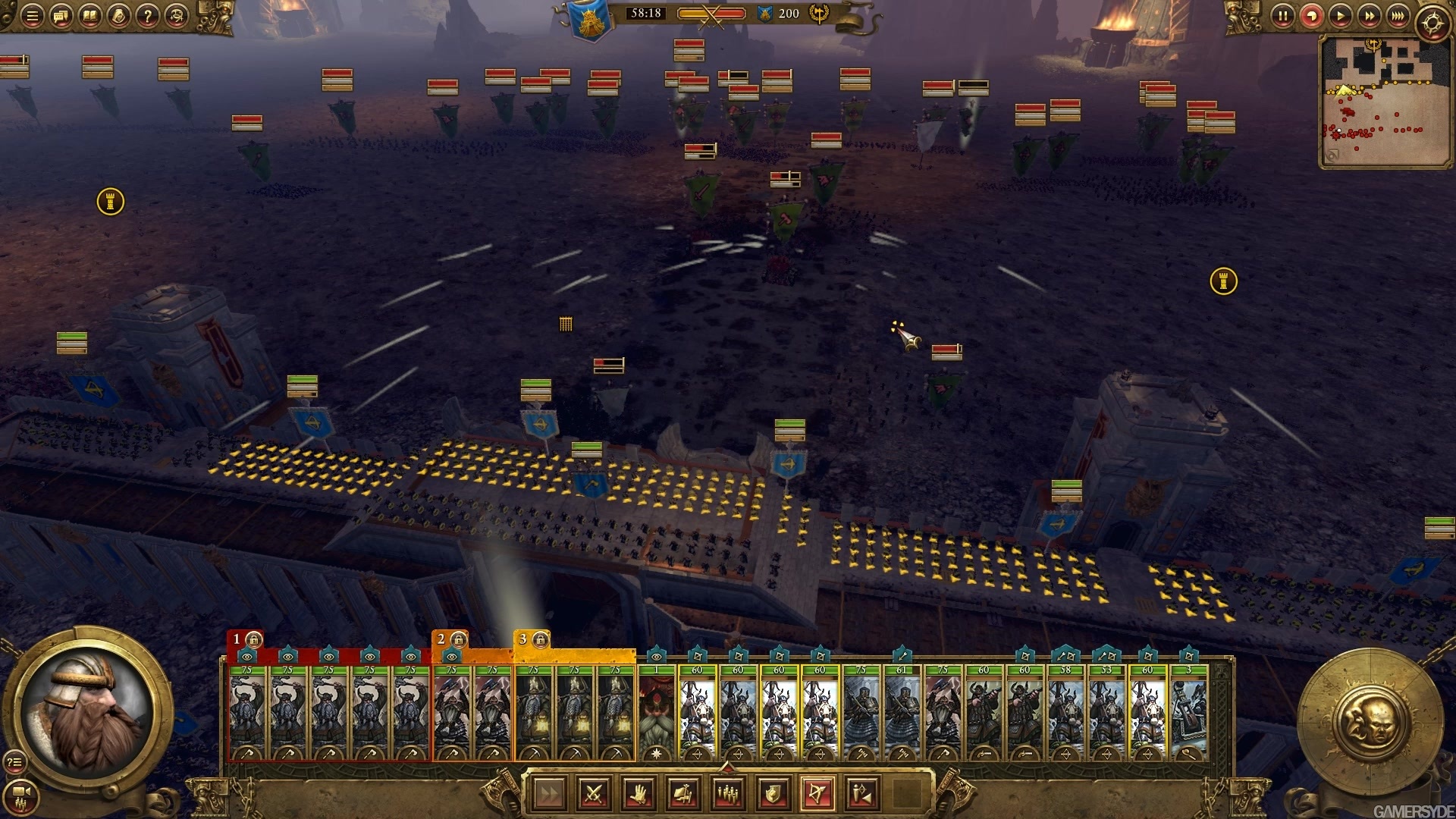Open the main menu button with three lines
1456x819 pixels.
32,16
